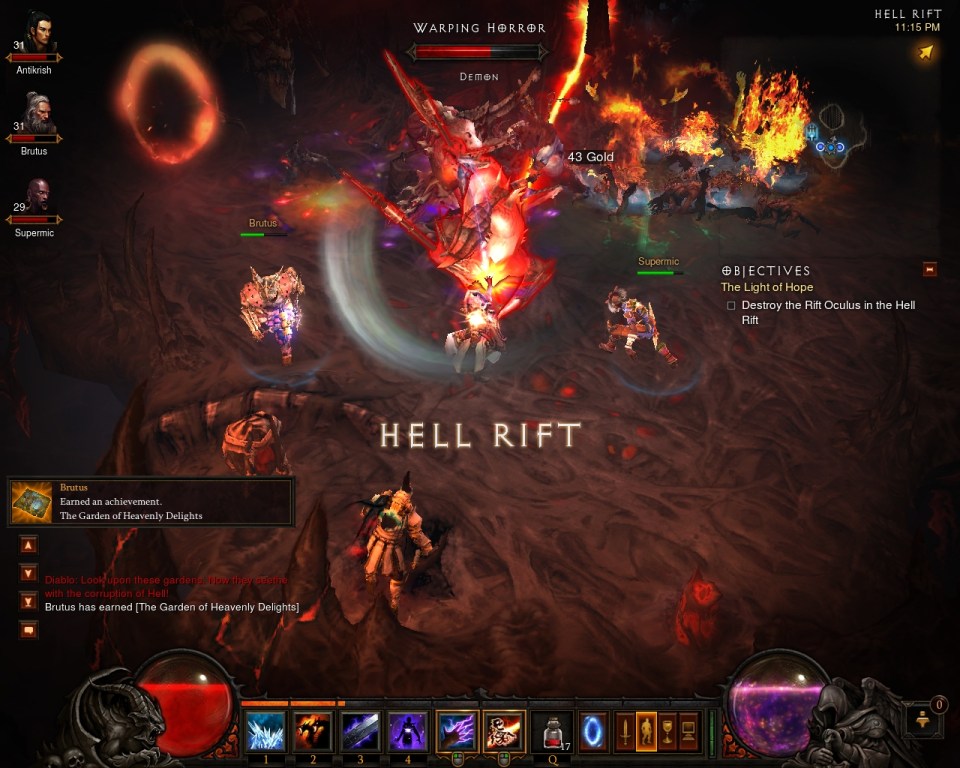
Task: Jump to the bottom of the chat
Action: pyautogui.click(x=28, y=601)
